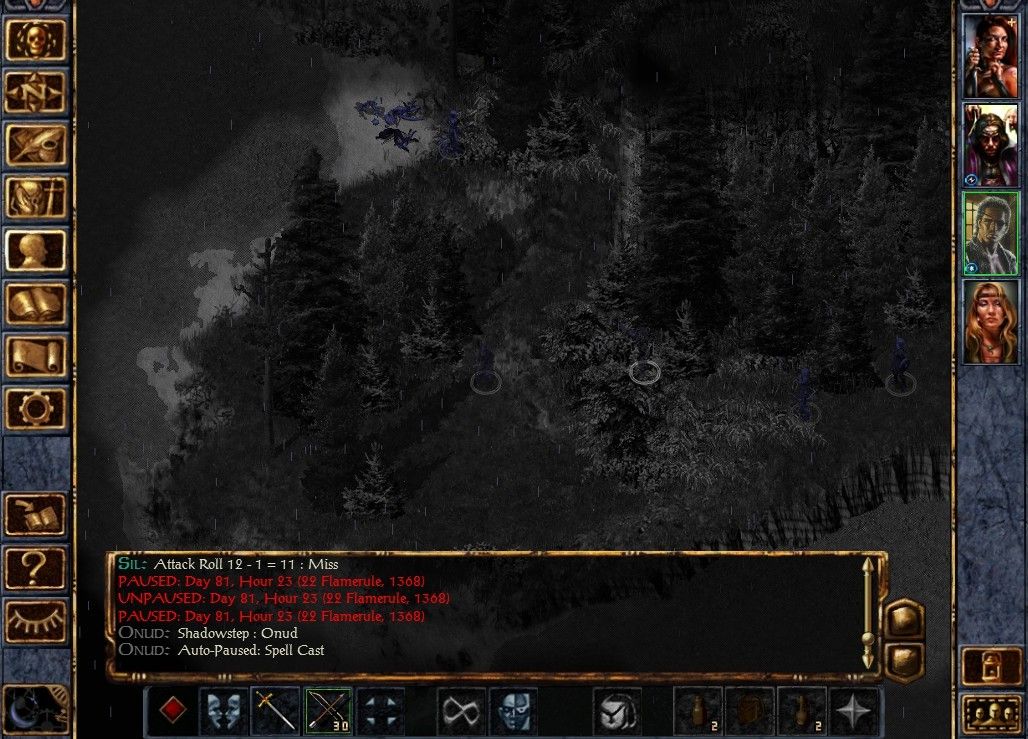Select the red-haired woman party portrait
Viewport: 1028px width, 739px height.
pos(990,56)
